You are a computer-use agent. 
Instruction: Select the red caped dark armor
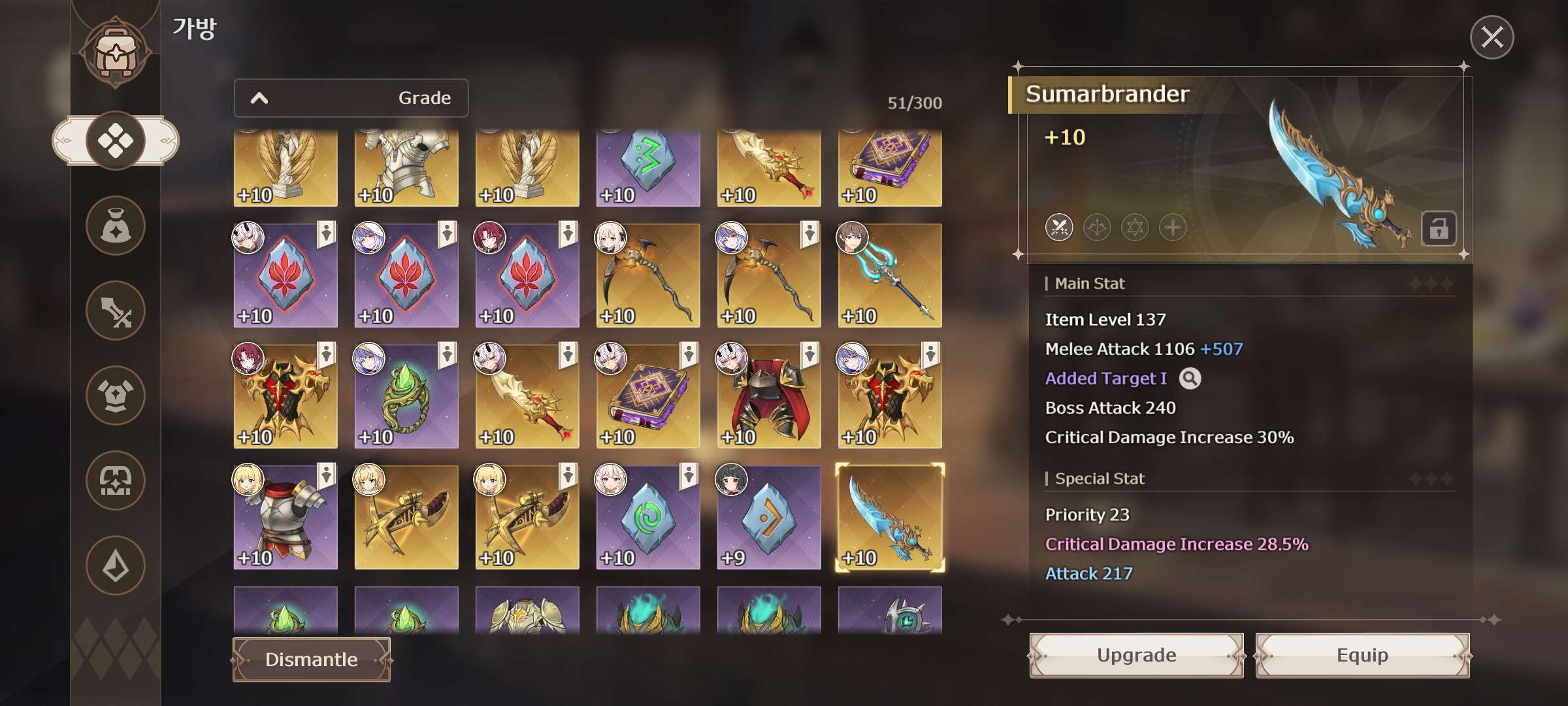769,396
